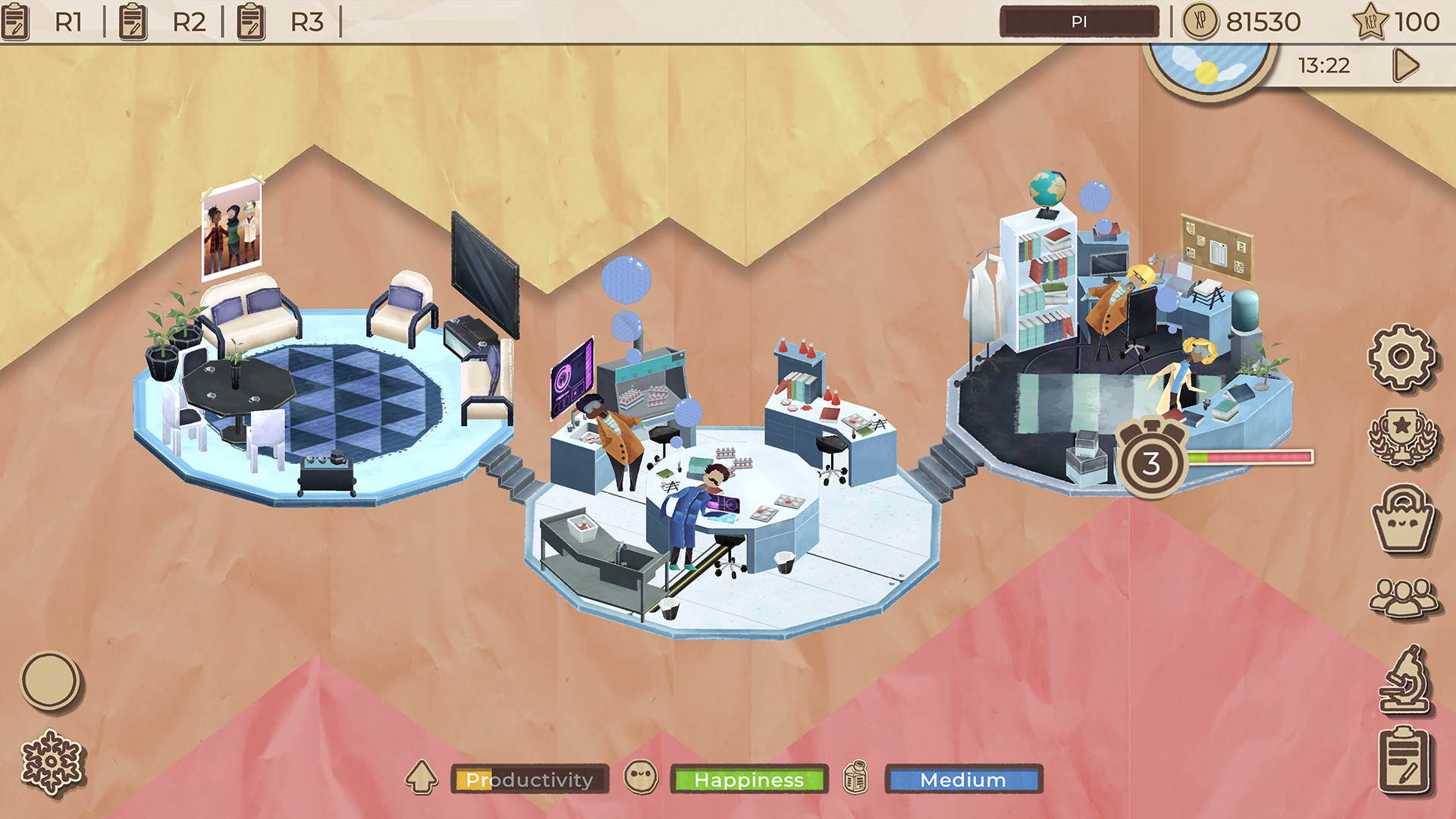Click the R3 clipboard icon

click(249, 22)
